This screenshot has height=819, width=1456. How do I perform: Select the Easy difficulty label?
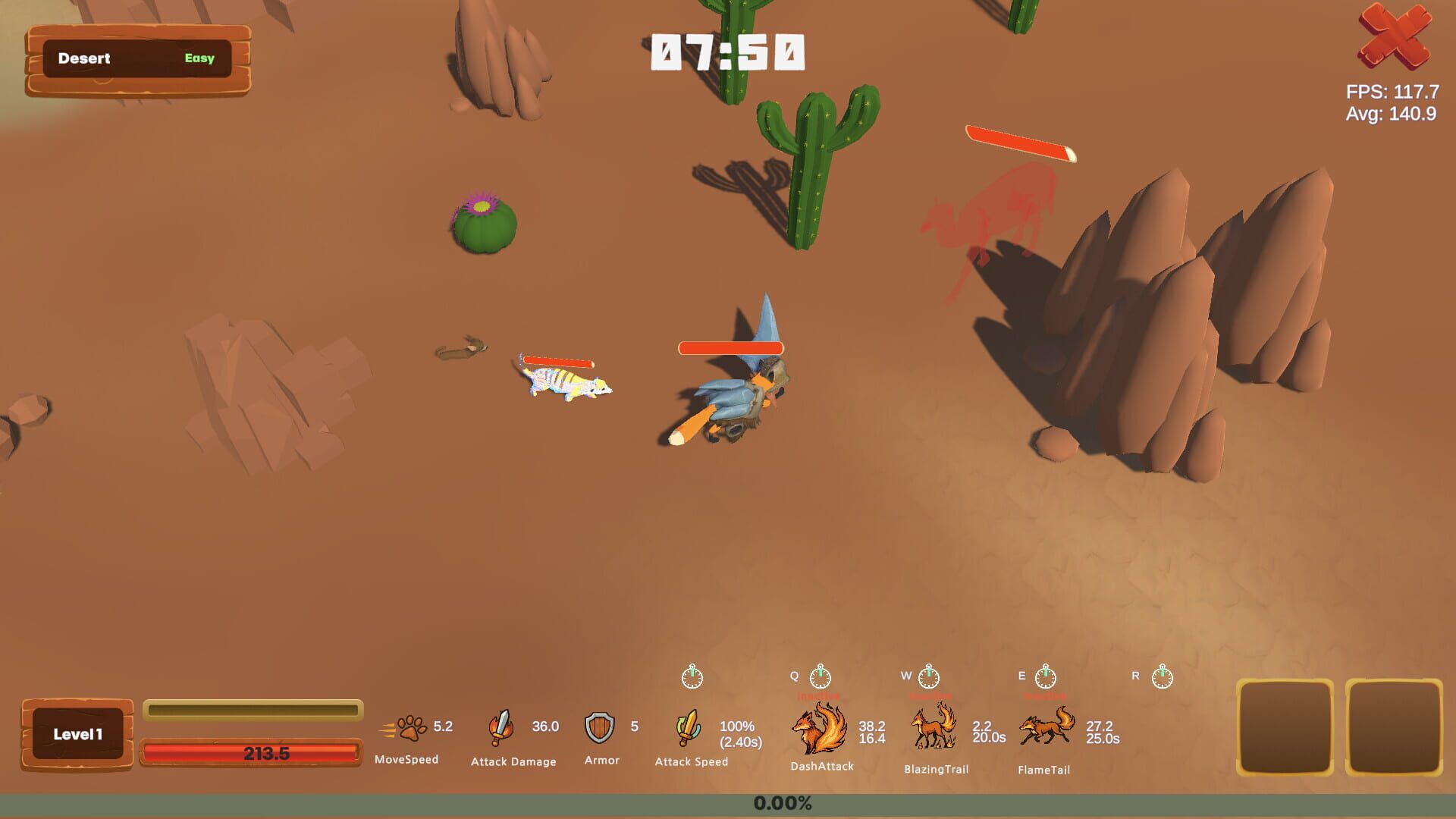click(199, 59)
